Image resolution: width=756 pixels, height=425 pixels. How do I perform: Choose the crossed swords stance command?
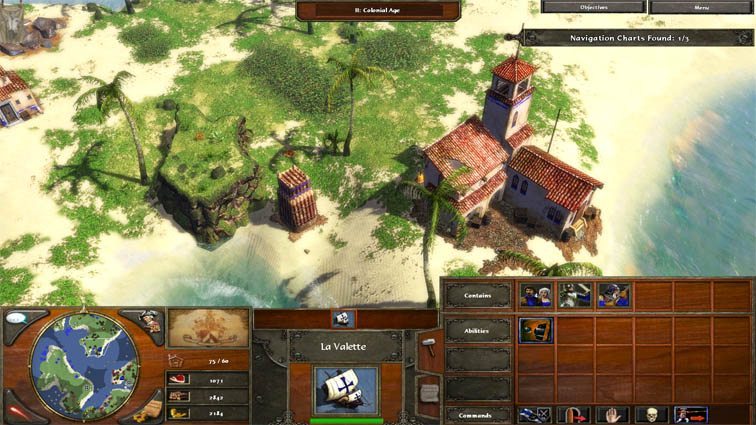tap(535, 413)
